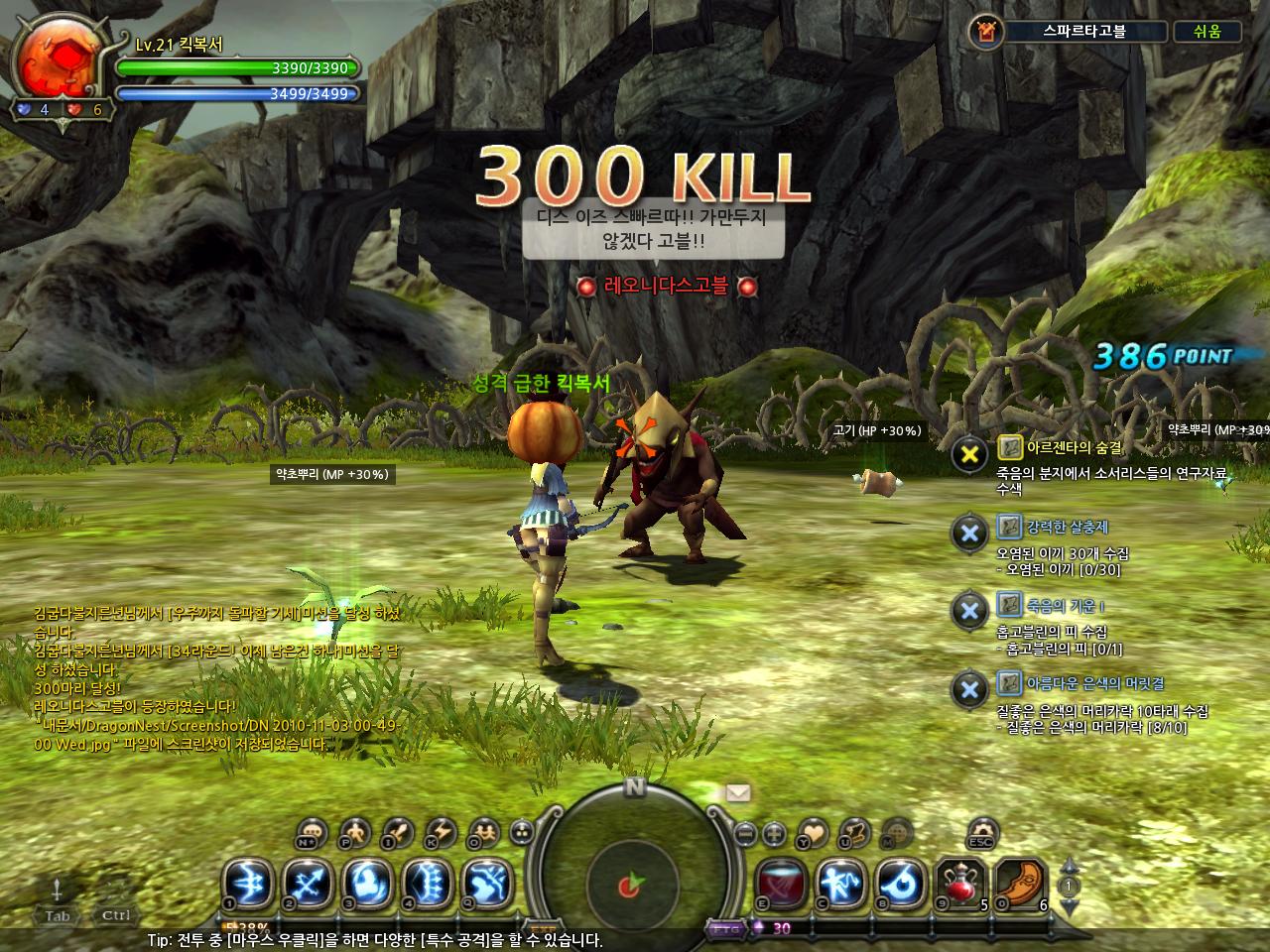Activate the skill in hotbar slot 1

coord(247,884)
